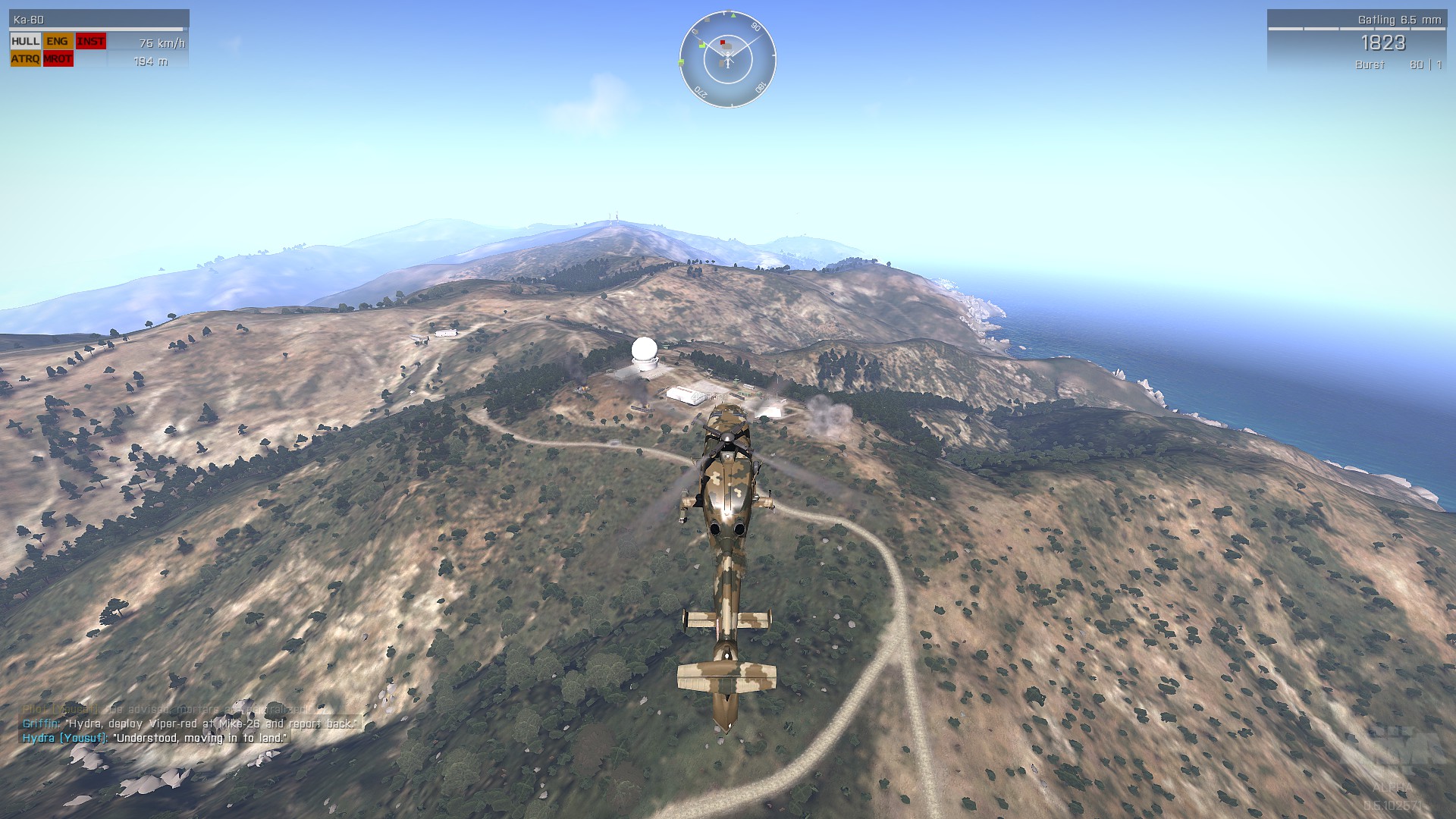The width and height of the screenshot is (1456, 819).
Task: Click the red INST instruments indicator
Action: pyautogui.click(x=90, y=42)
